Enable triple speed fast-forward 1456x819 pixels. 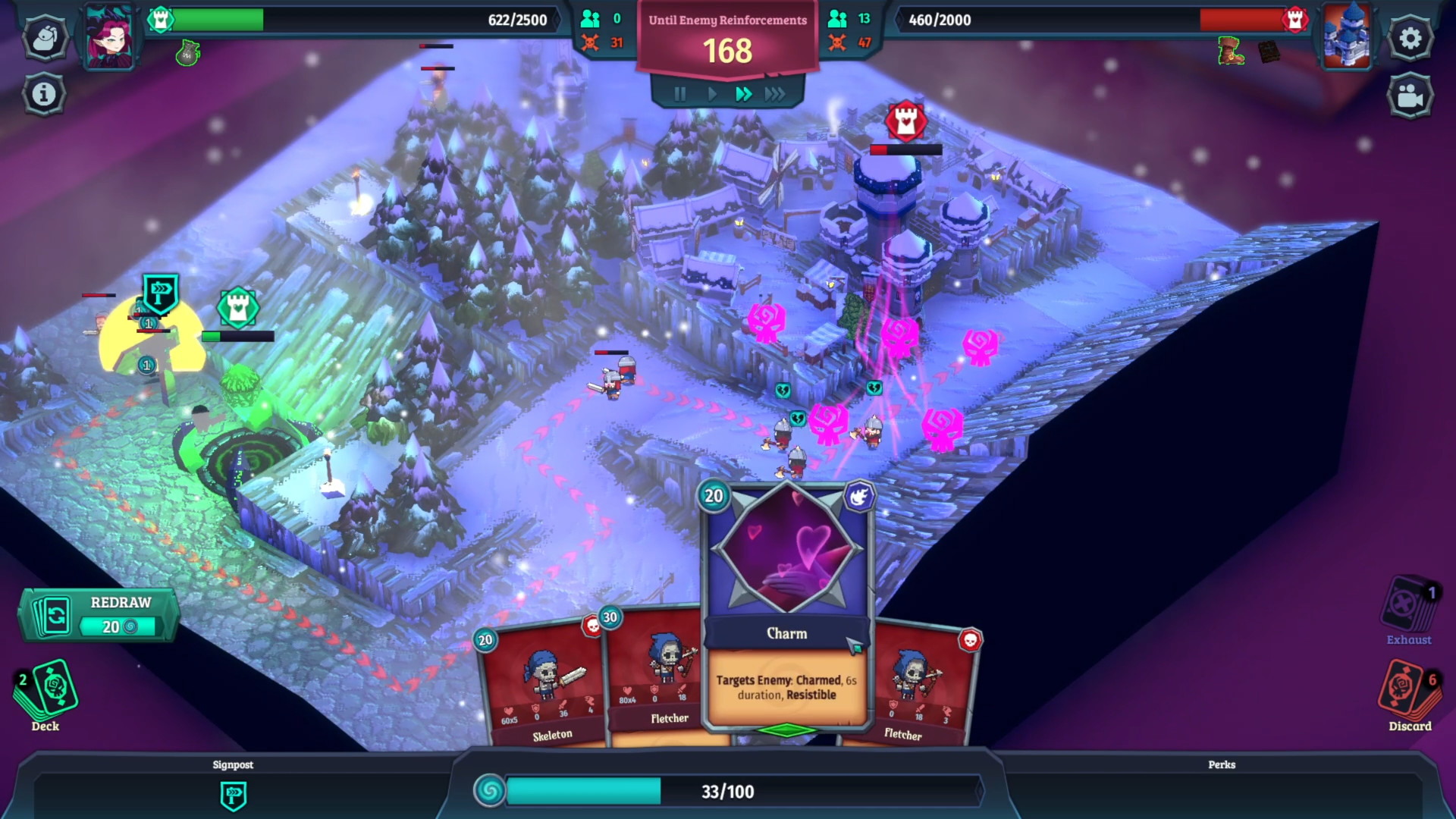(x=775, y=94)
